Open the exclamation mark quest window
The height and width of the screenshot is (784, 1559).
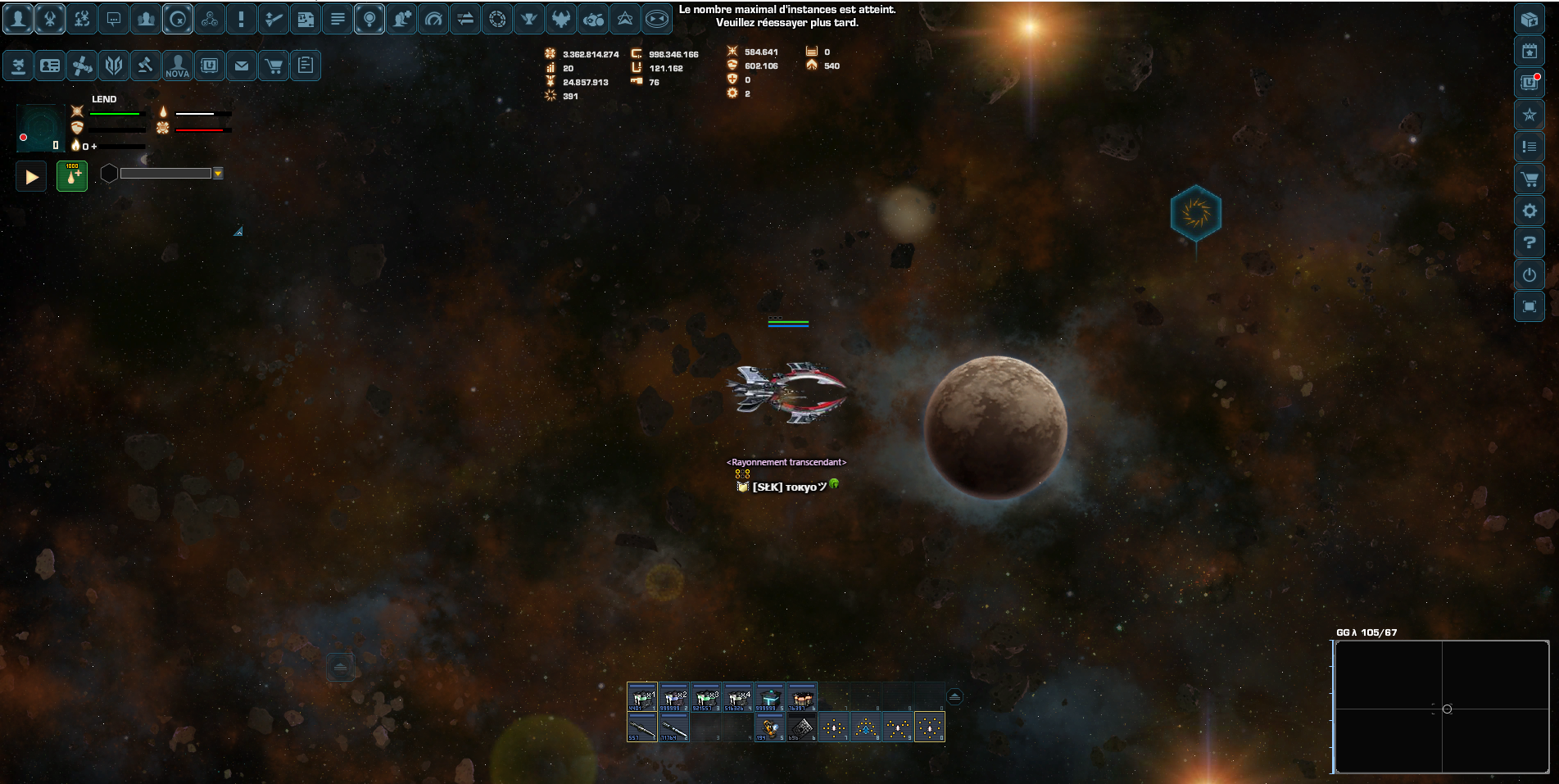pos(241,19)
